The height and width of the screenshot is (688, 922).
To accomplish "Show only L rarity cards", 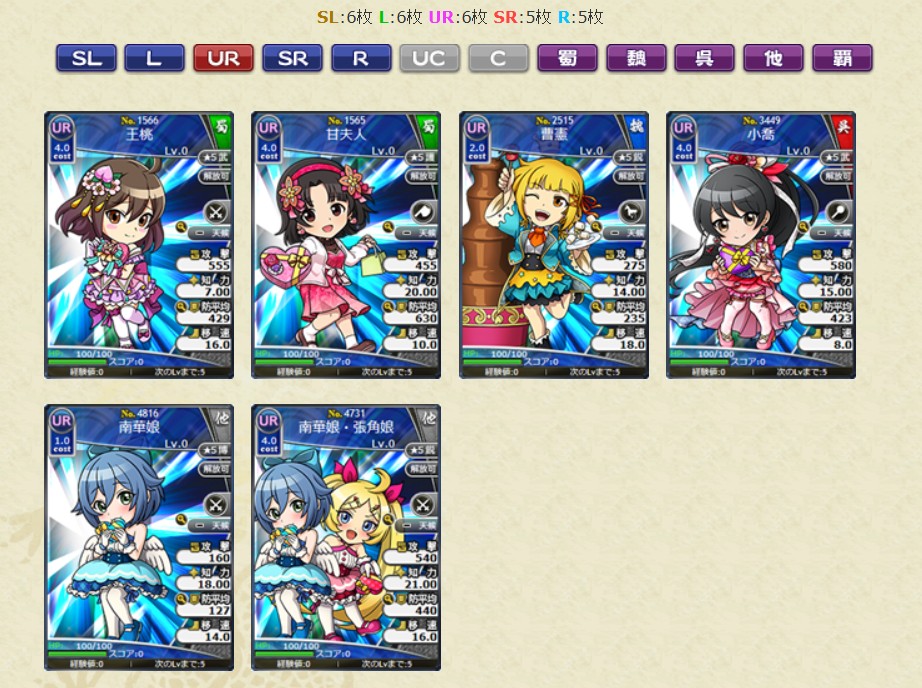I will click(154, 58).
